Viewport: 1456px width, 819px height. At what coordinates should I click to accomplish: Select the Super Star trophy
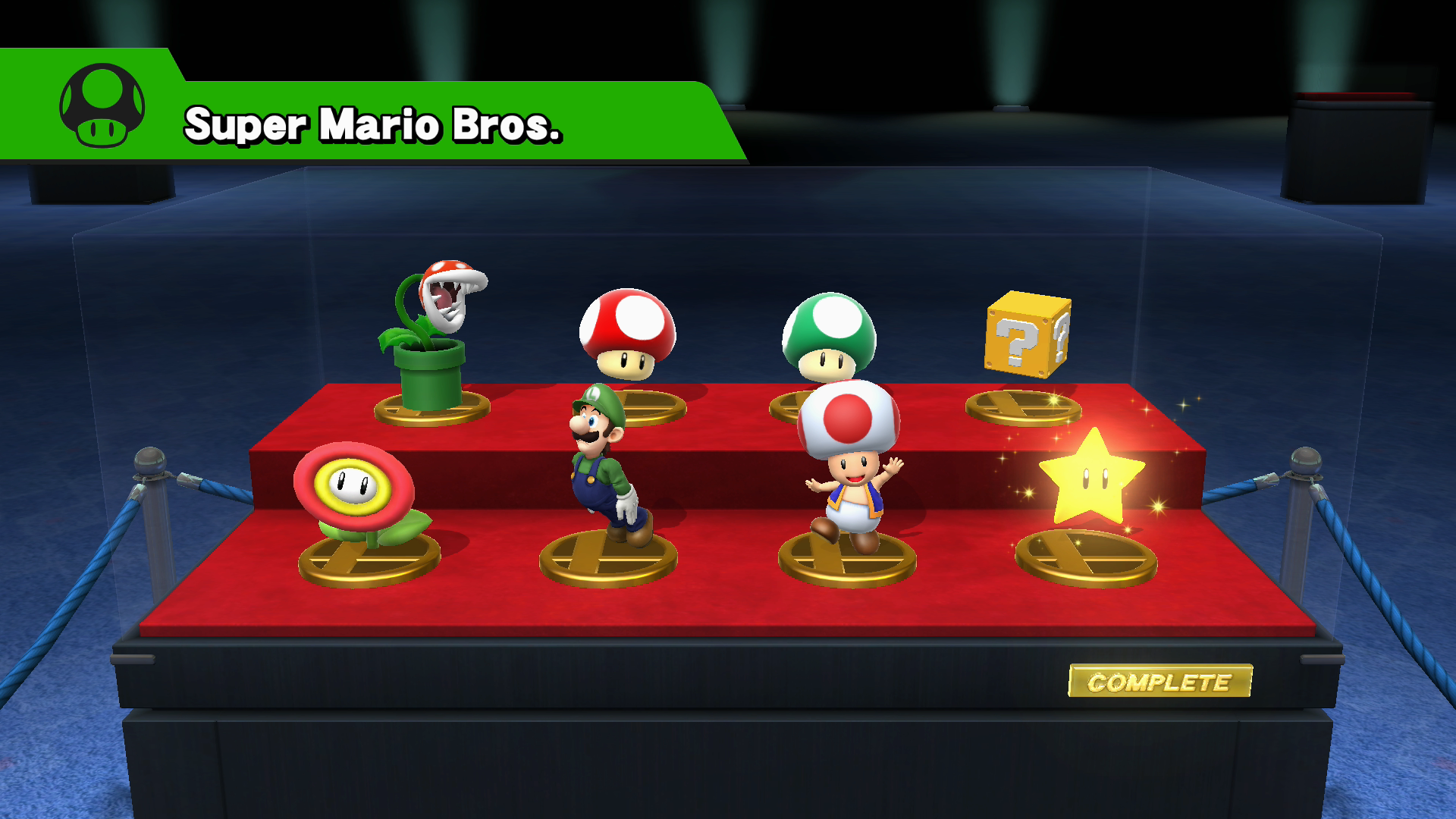click(1092, 478)
